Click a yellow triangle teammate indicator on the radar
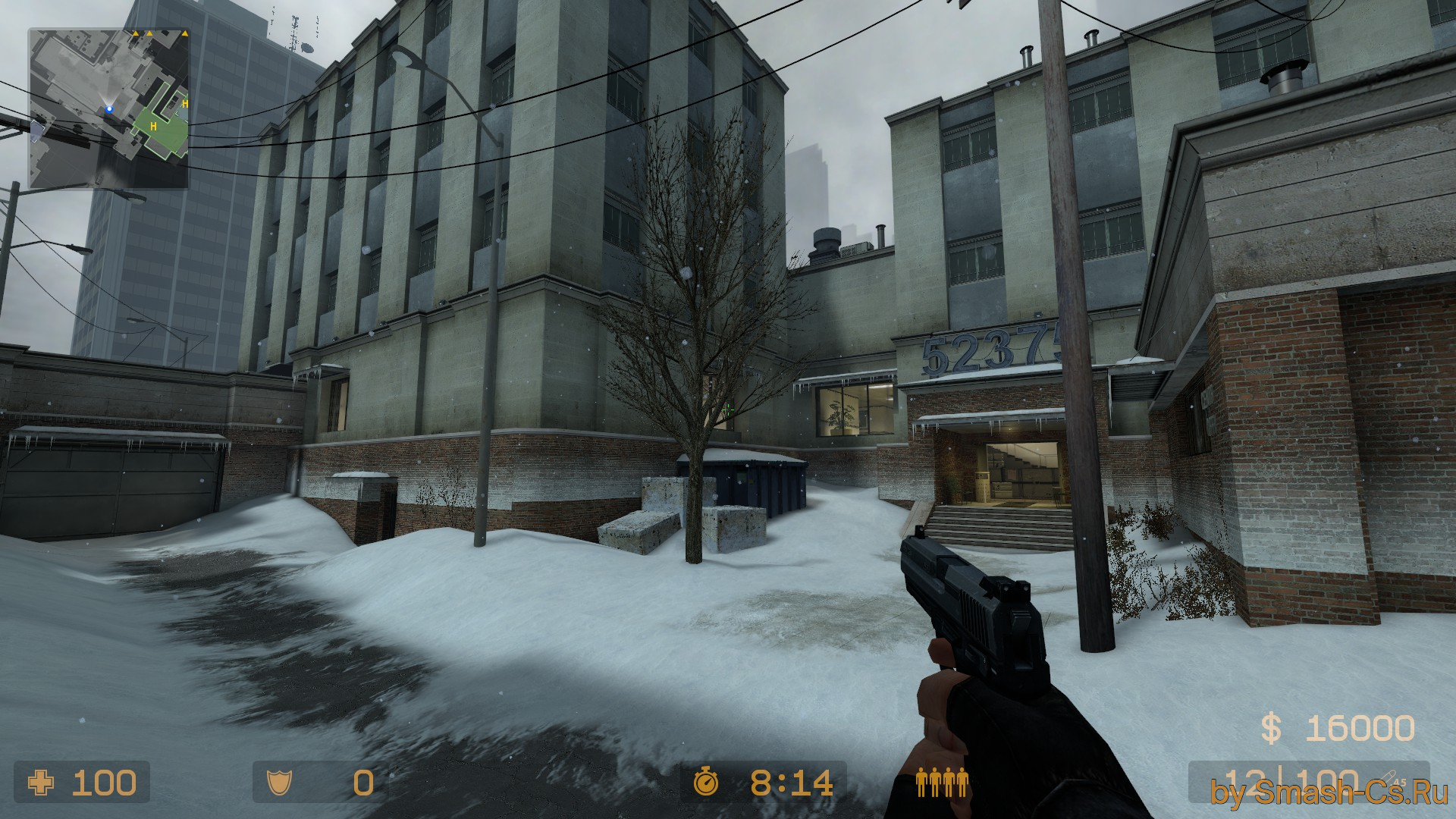The image size is (1456, 819). [x=149, y=33]
